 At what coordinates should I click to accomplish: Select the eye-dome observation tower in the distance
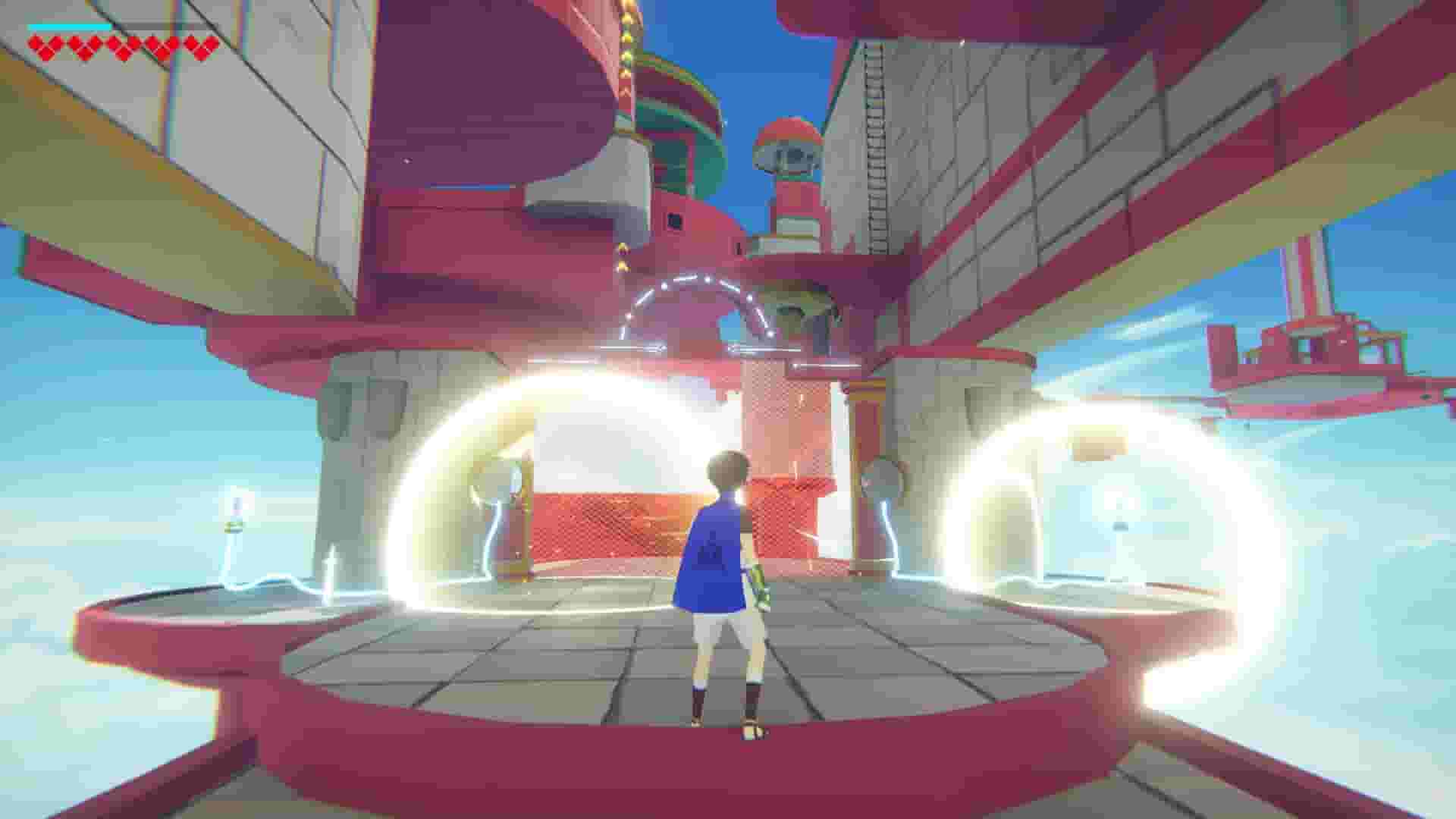pyautogui.click(x=789, y=152)
